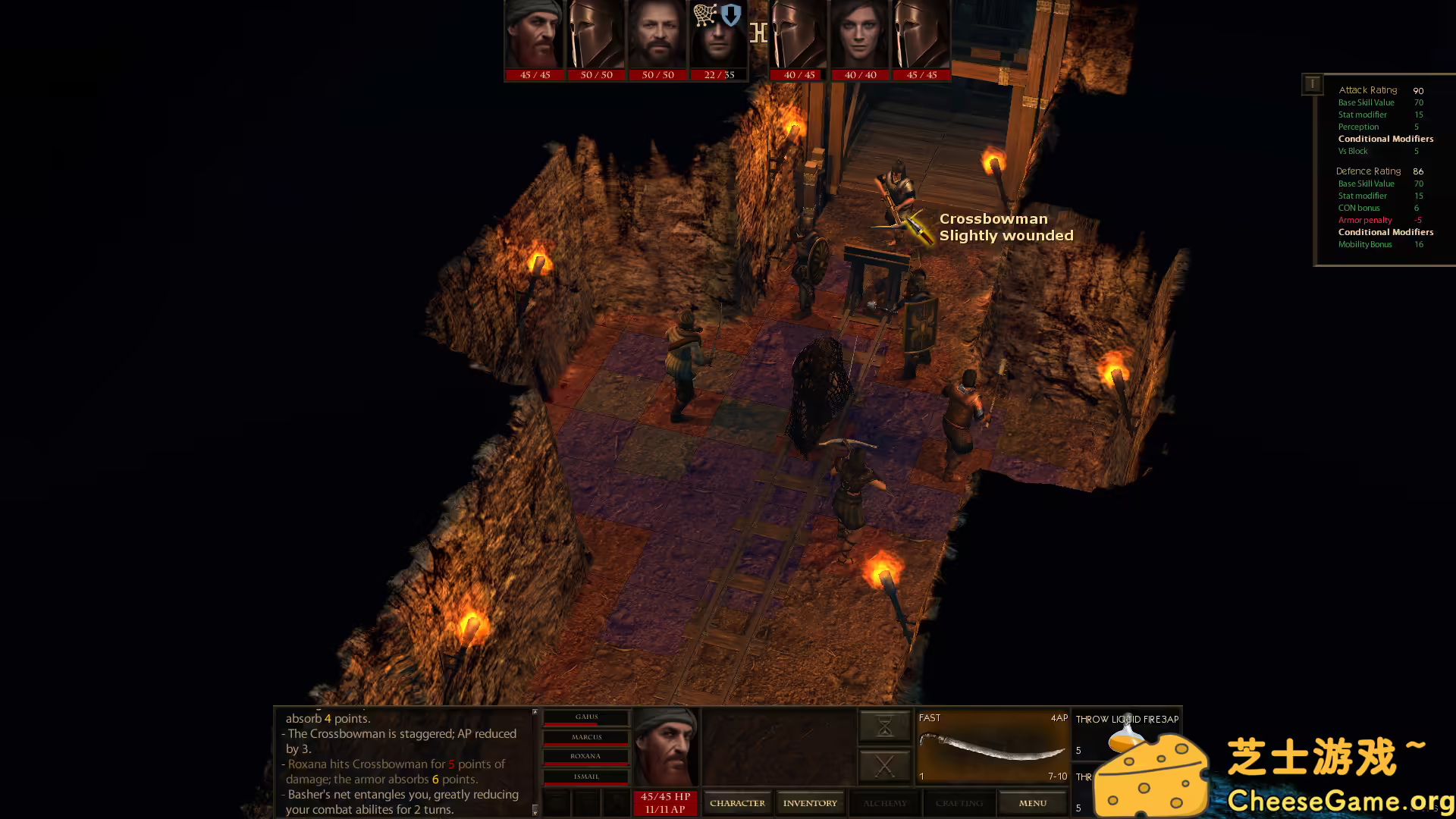Toggle Gaius's party member bar

585,717
